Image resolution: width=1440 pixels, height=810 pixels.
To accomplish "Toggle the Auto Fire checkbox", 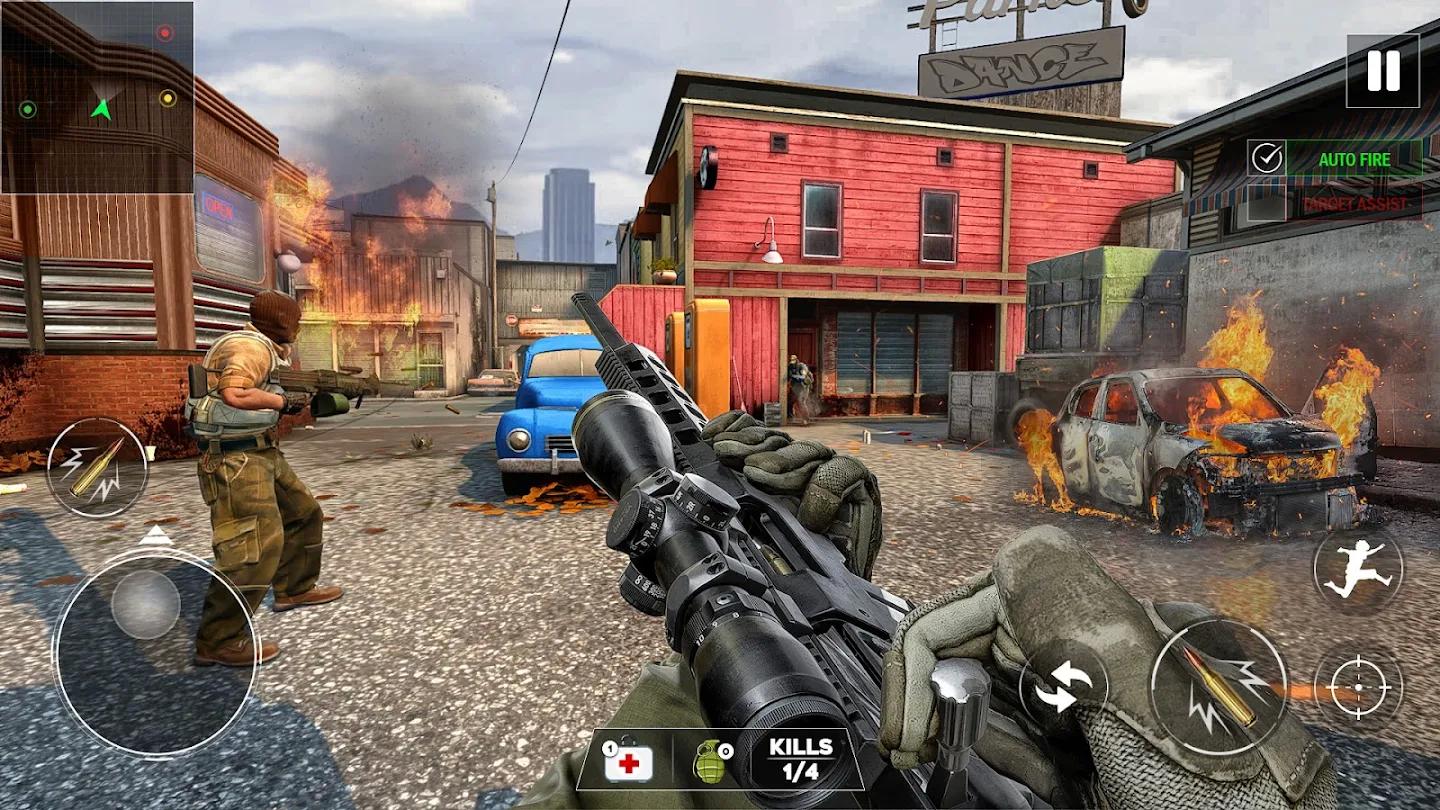I will [x=1267, y=158].
